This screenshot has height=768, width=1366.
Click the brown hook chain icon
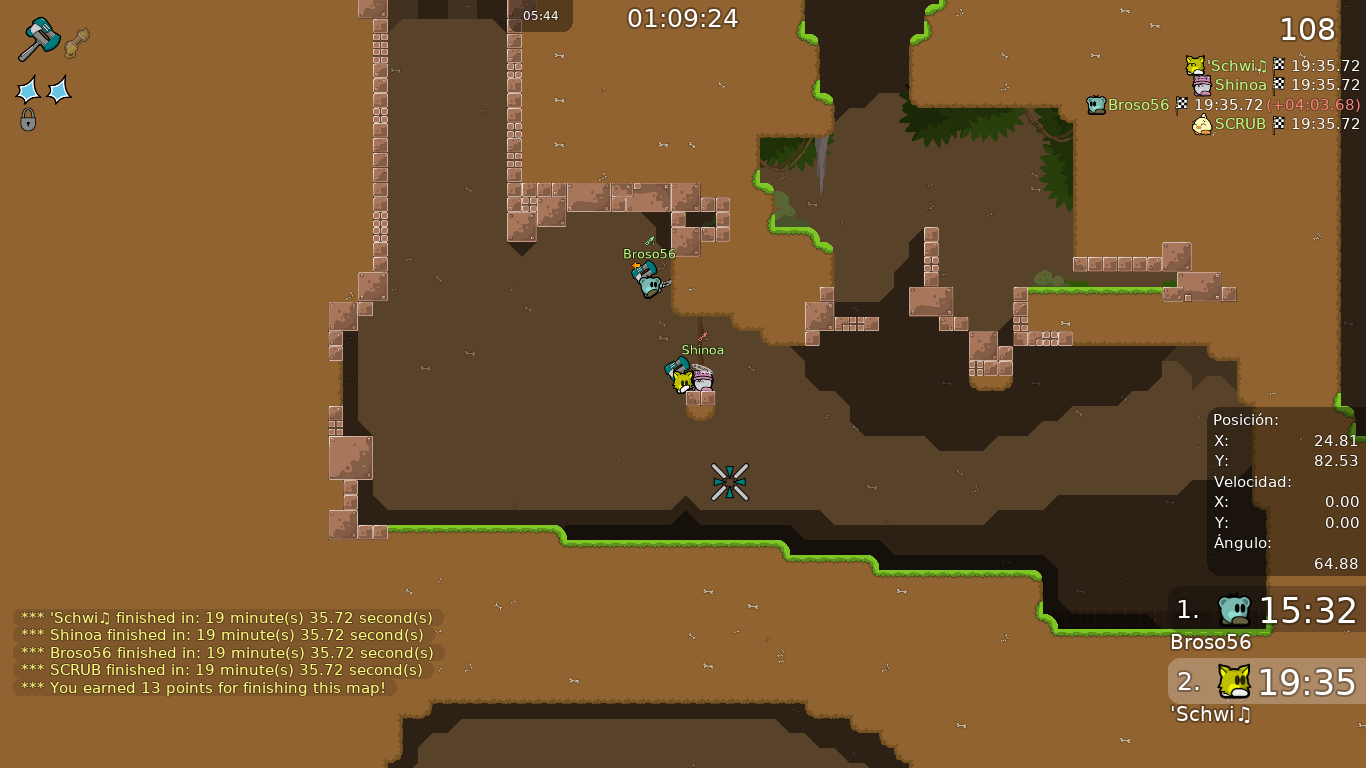[x=77, y=43]
